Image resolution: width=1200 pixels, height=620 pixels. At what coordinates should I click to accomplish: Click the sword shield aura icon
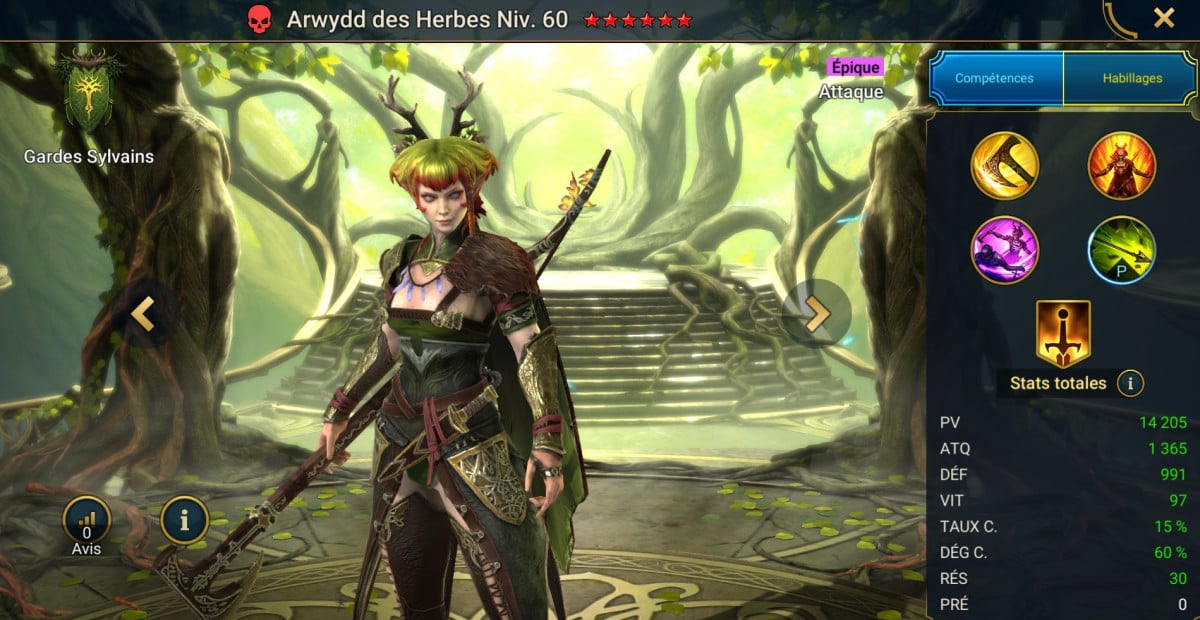(1063, 333)
